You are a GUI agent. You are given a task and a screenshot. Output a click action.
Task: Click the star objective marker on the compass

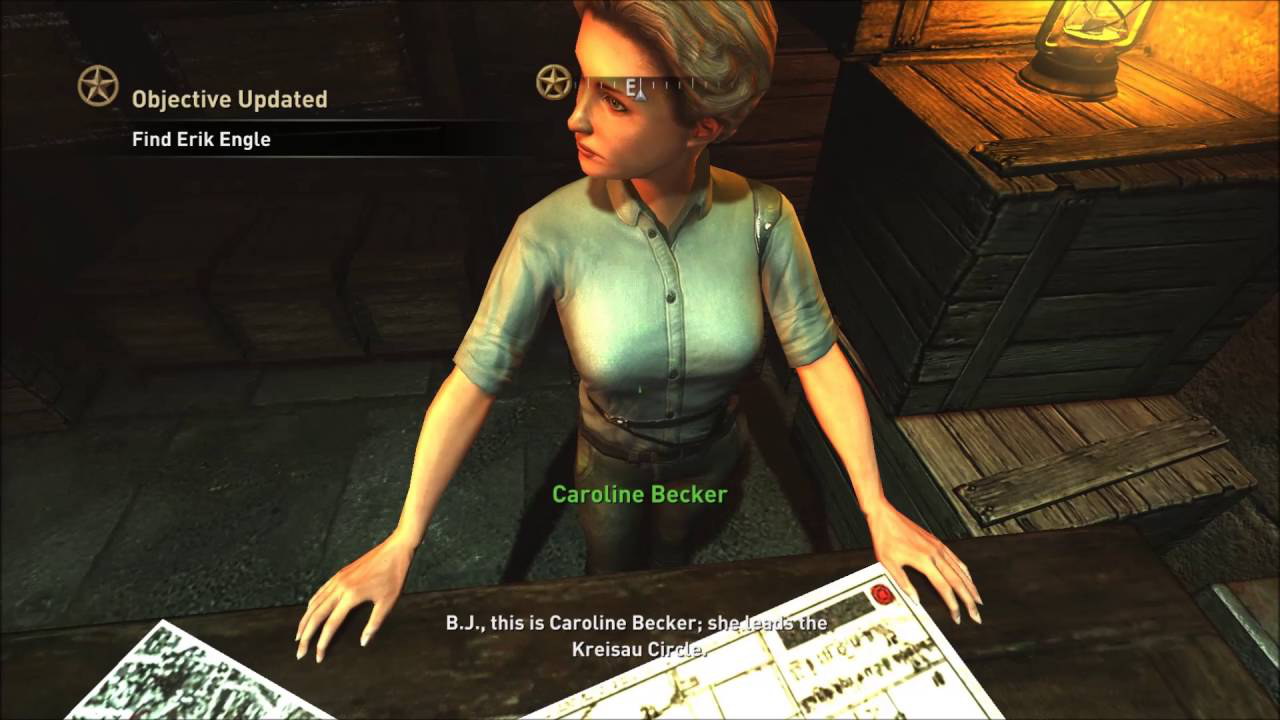coord(553,82)
